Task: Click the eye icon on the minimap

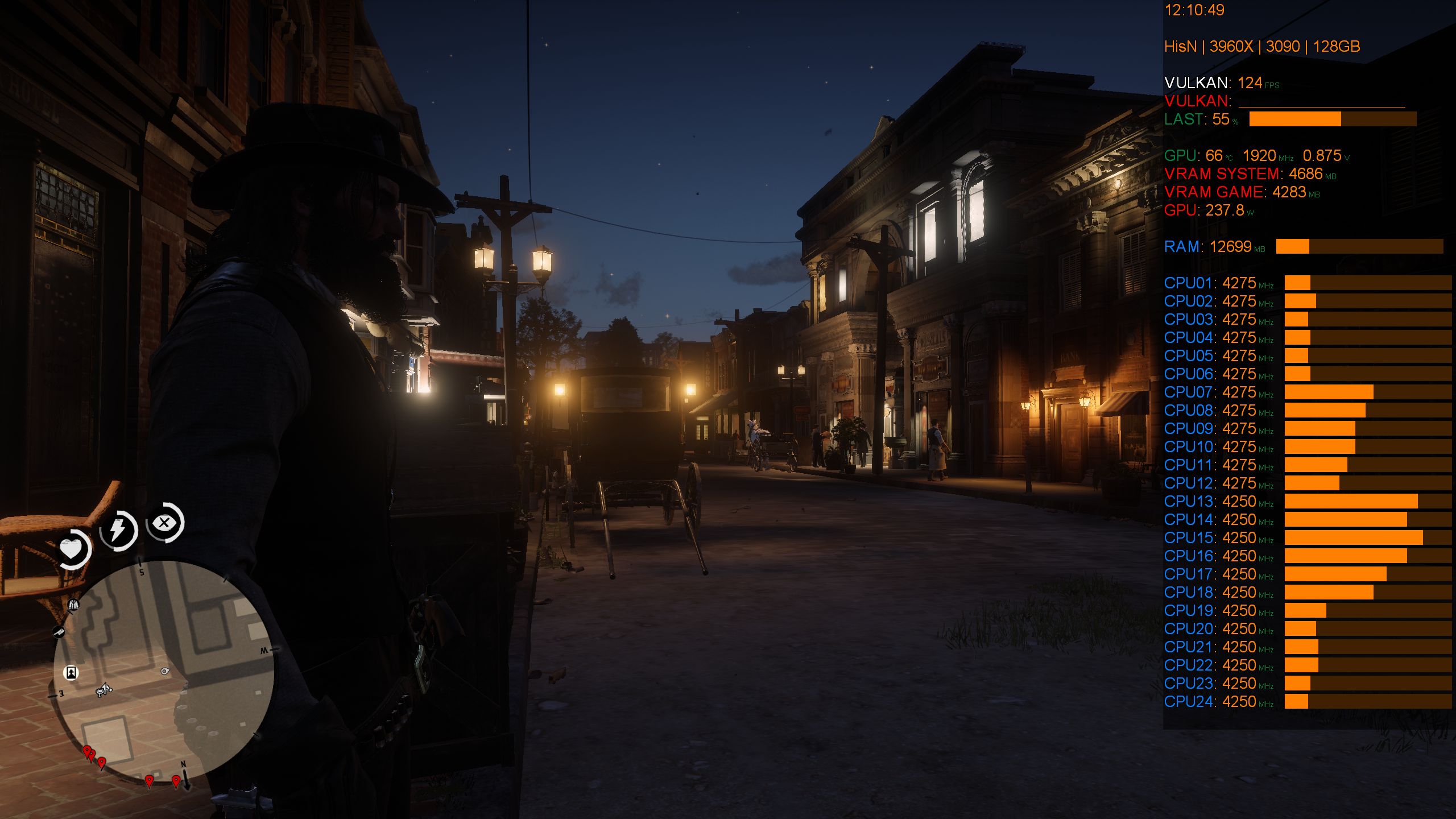Action: coord(165,671)
